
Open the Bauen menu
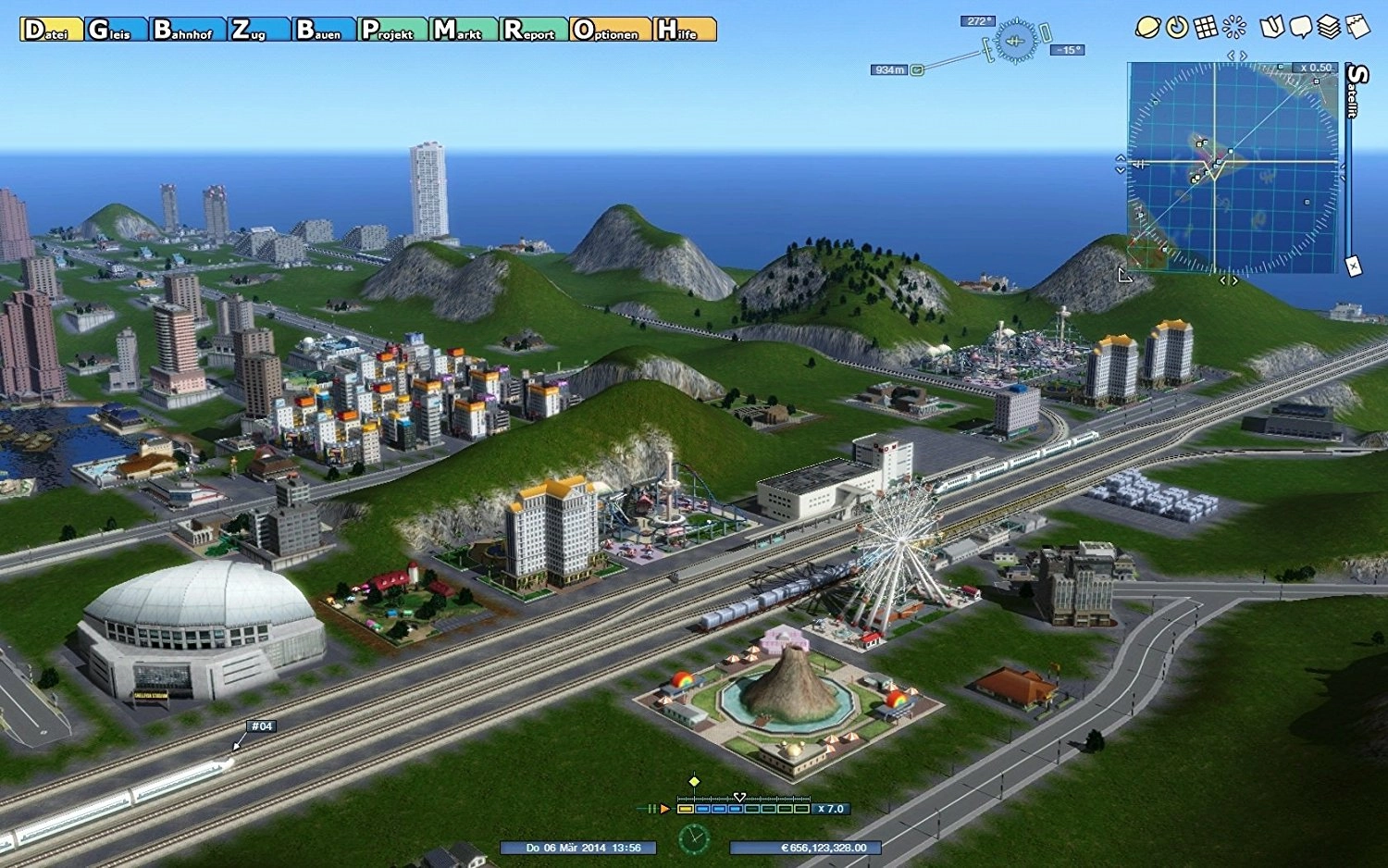[324, 30]
